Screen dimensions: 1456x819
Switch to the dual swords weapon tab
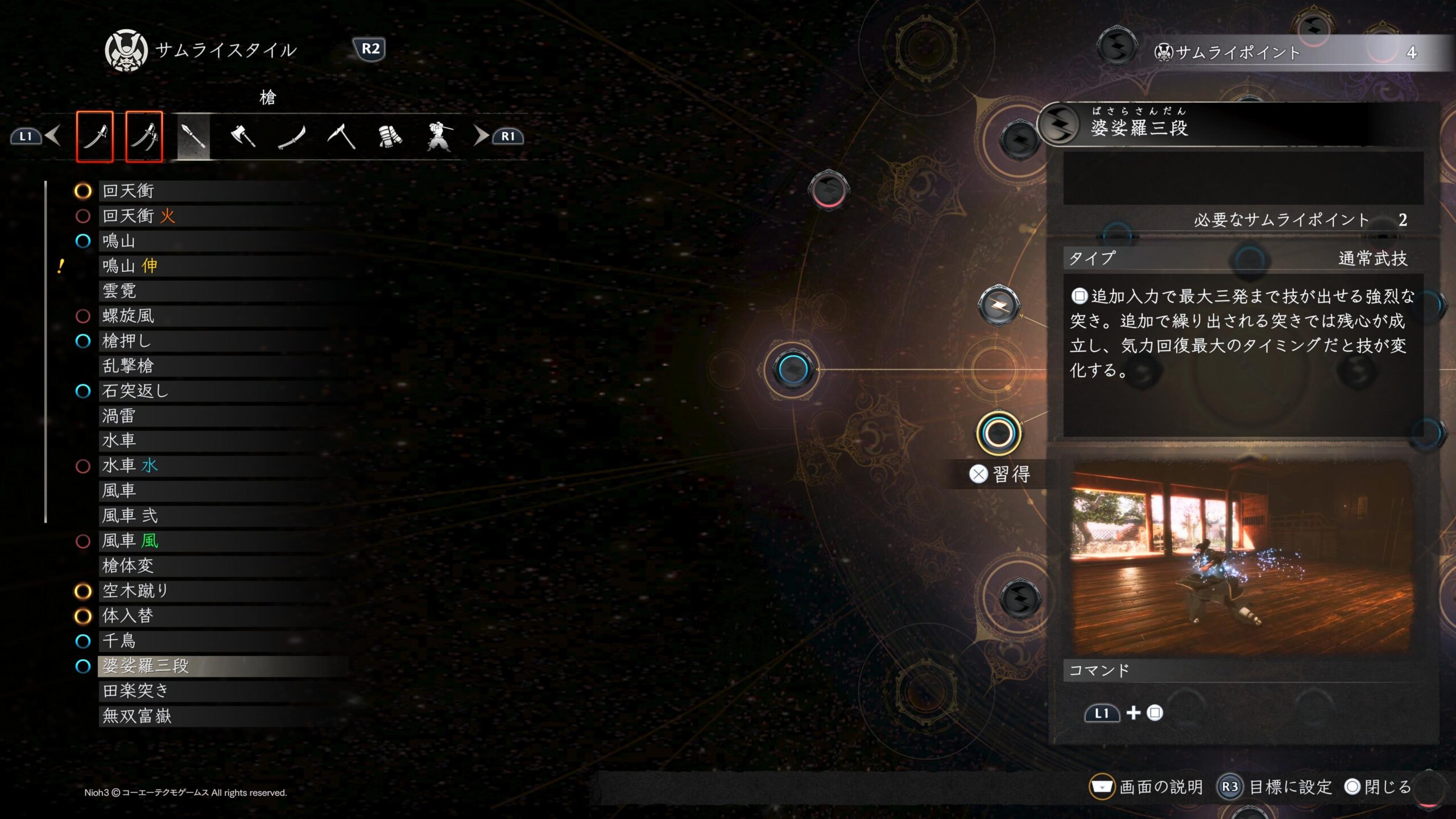pos(144,136)
